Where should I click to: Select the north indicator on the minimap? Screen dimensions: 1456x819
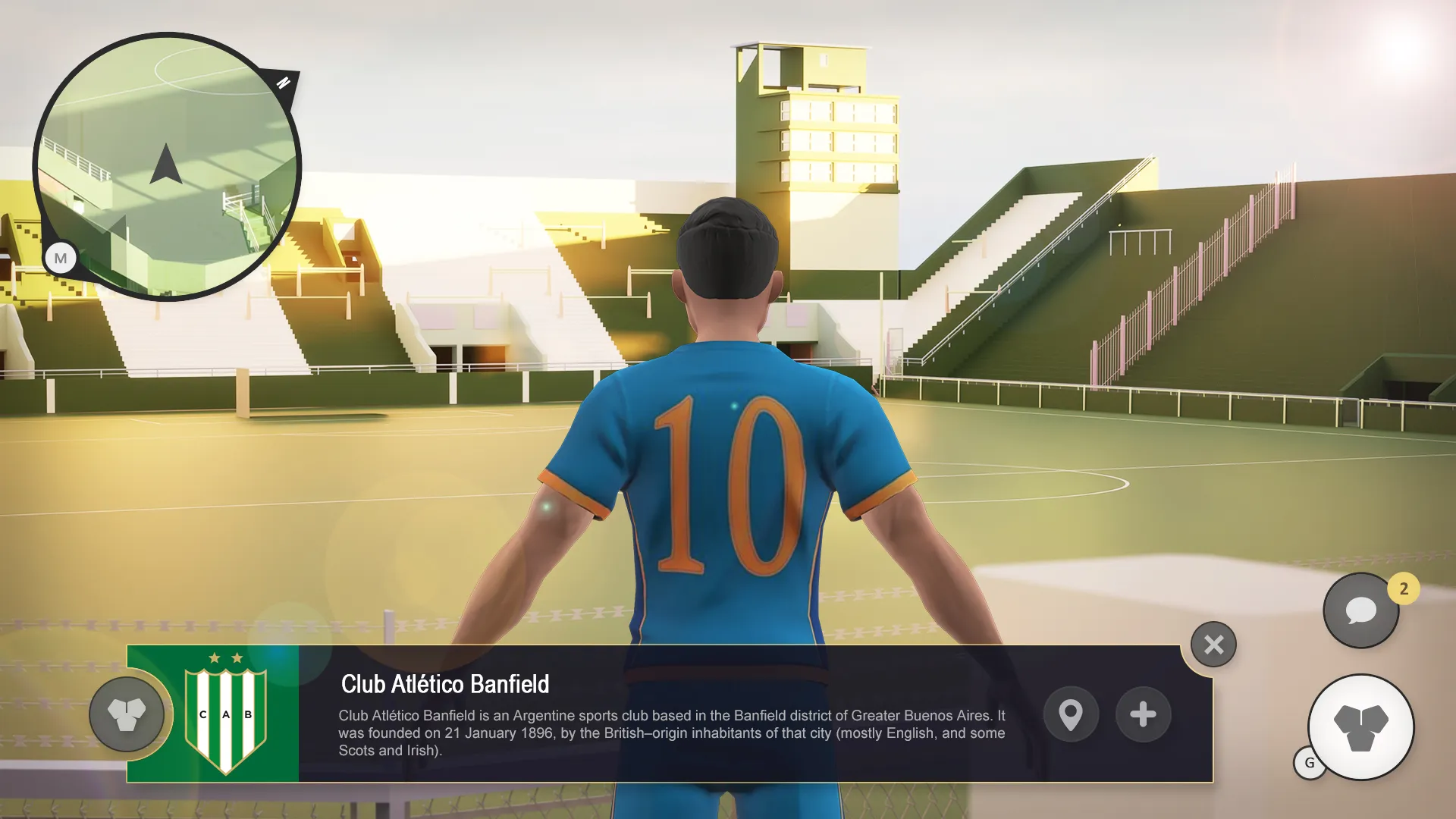coord(284,82)
